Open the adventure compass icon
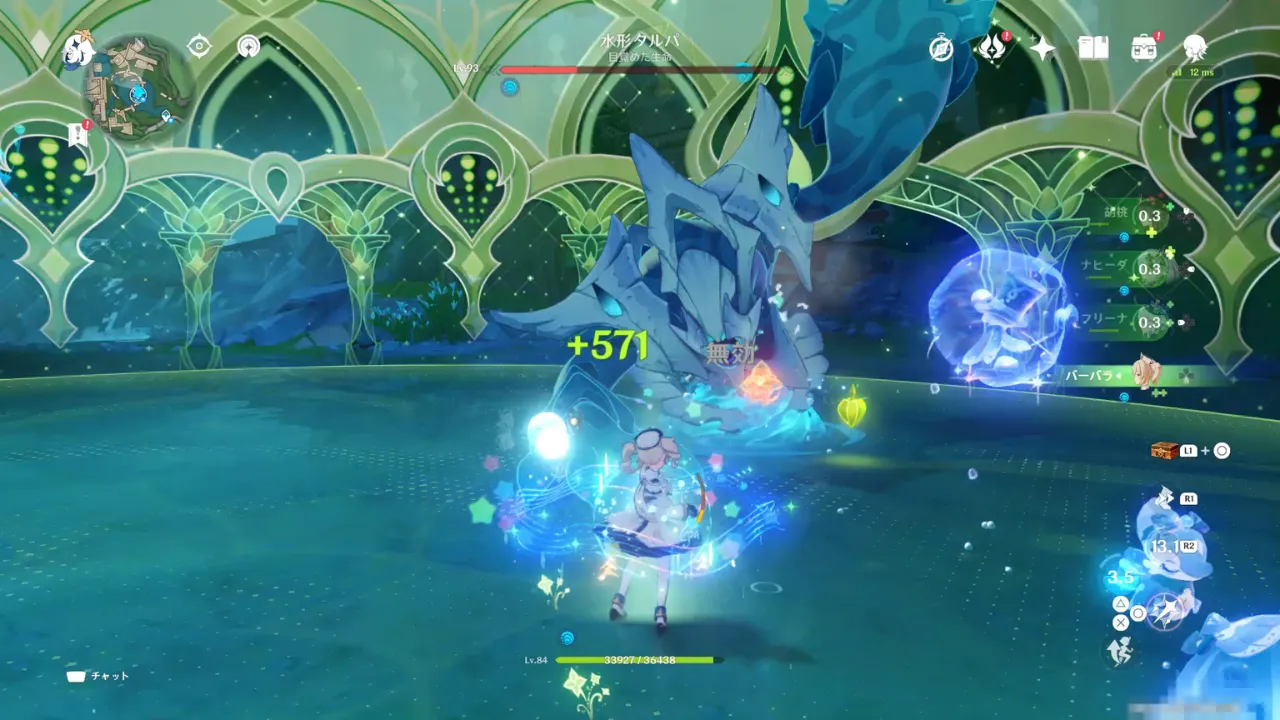1280x720 pixels. tap(941, 48)
